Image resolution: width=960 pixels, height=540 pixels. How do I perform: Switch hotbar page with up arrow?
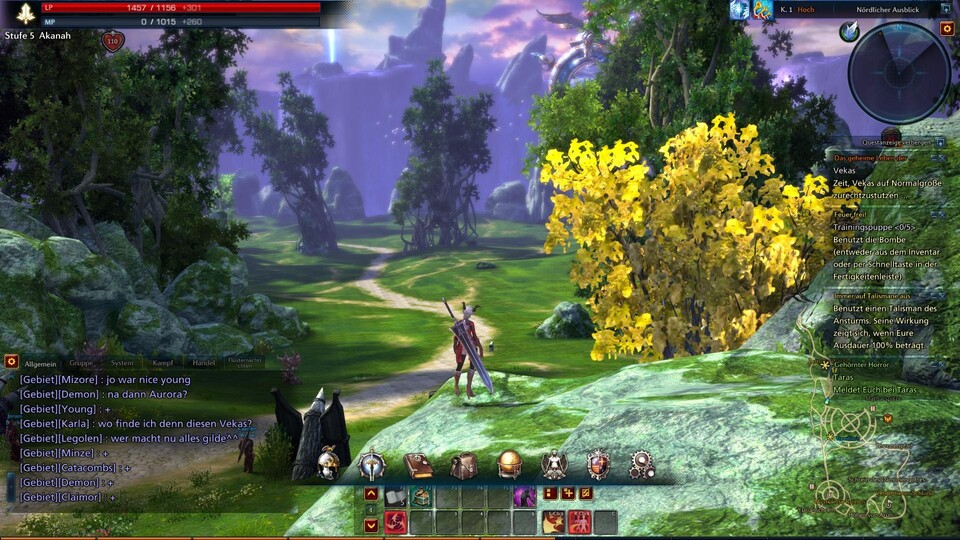click(371, 494)
